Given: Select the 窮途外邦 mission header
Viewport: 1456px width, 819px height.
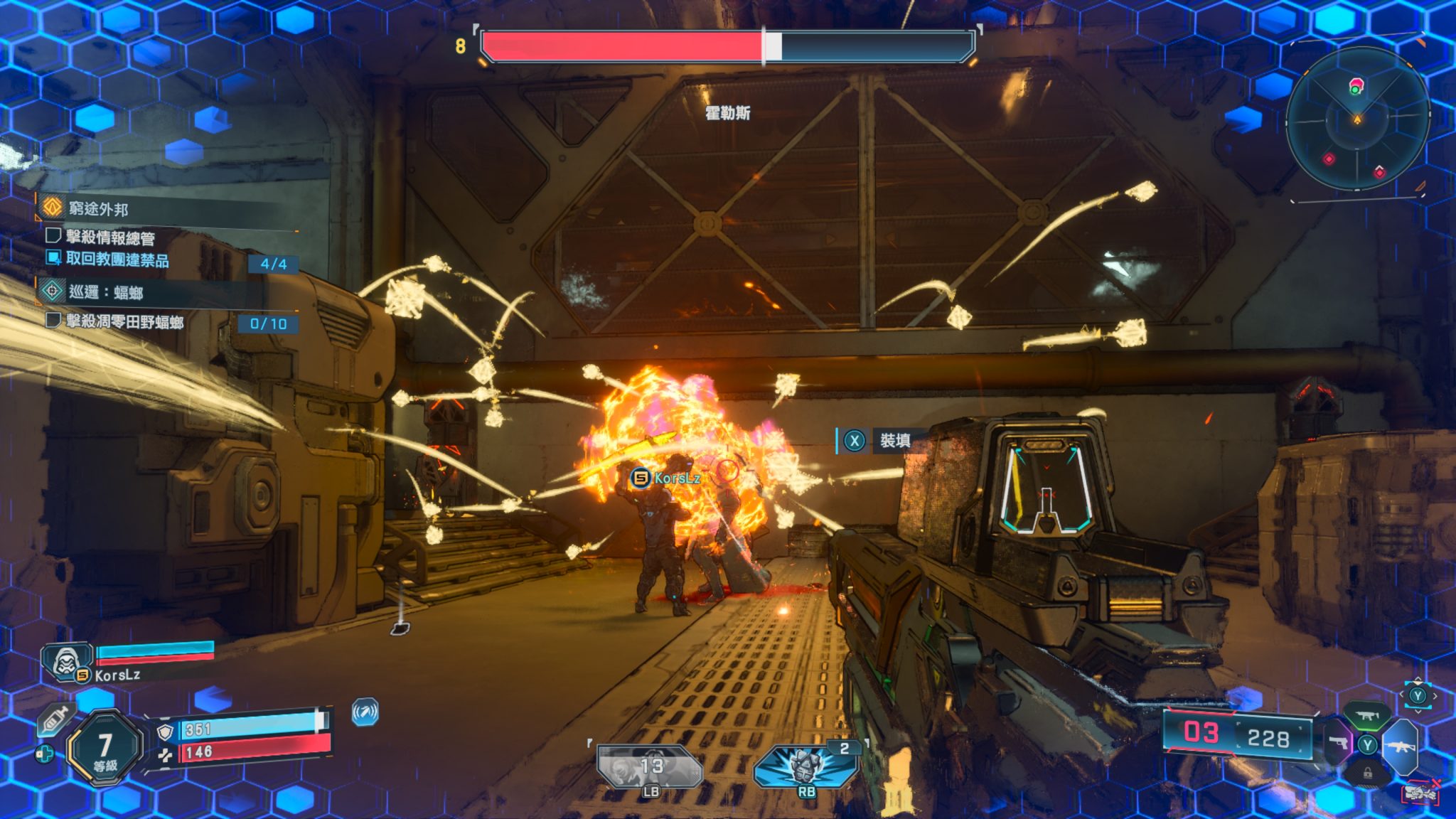Looking at the screenshot, I should tap(98, 208).
